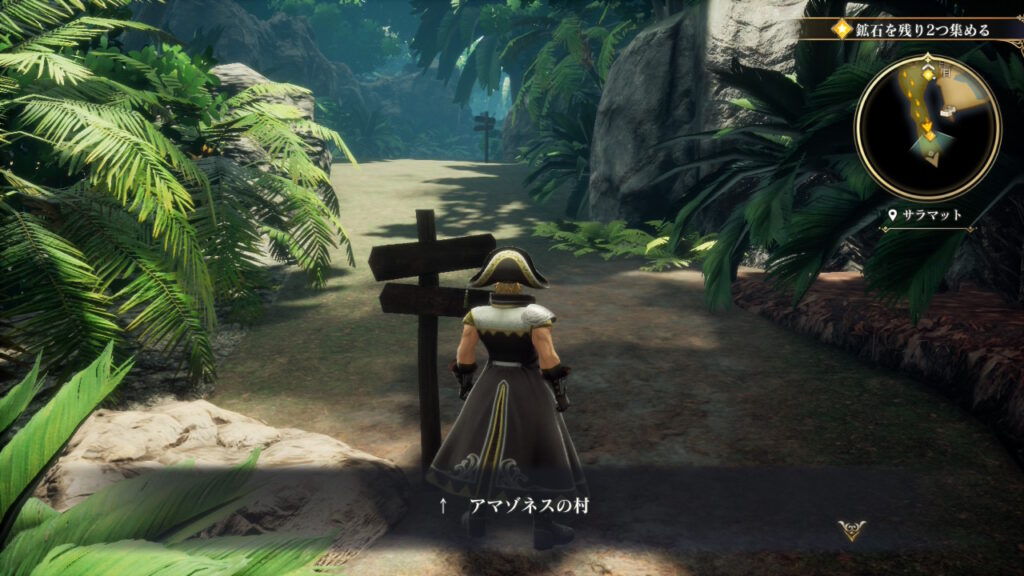Image resolution: width=1024 pixels, height=576 pixels.
Task: Select the ore collection quest objective tracker
Action: [x=911, y=30]
